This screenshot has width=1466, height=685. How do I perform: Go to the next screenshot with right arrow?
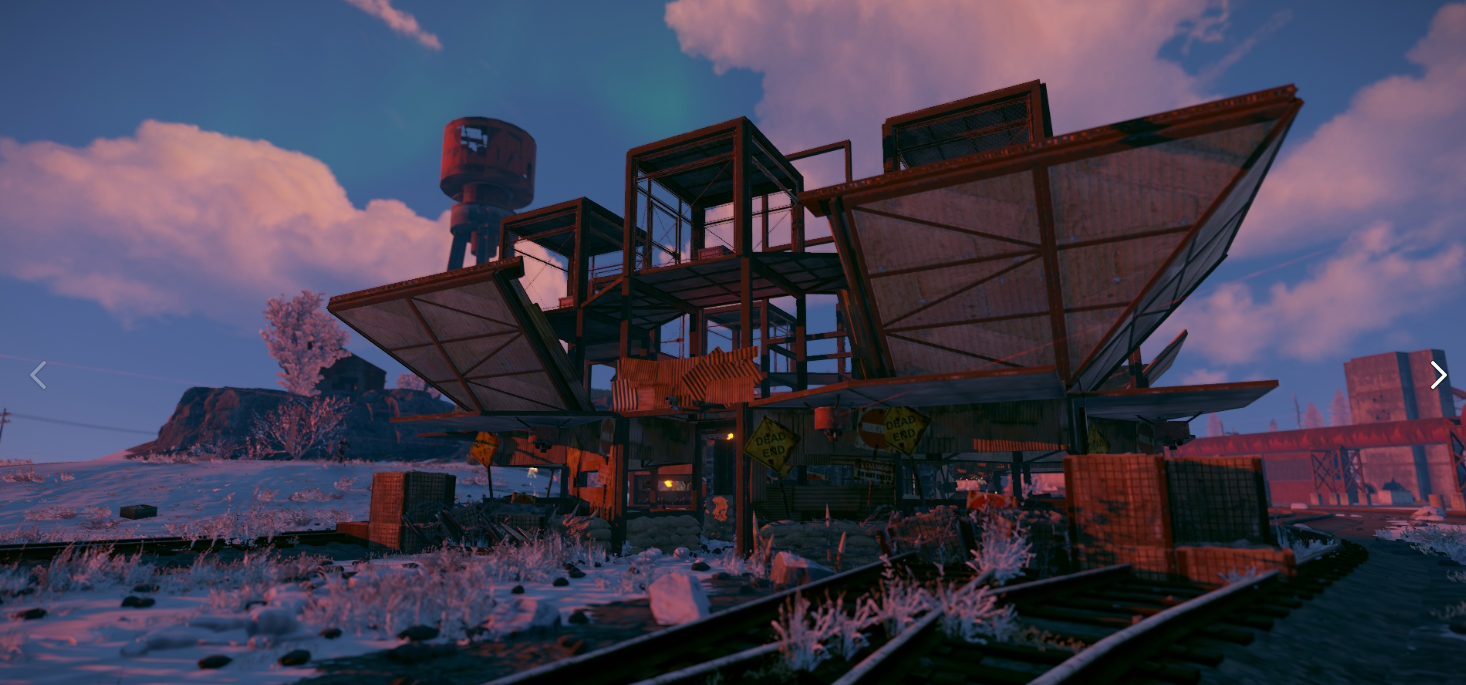tap(1438, 375)
